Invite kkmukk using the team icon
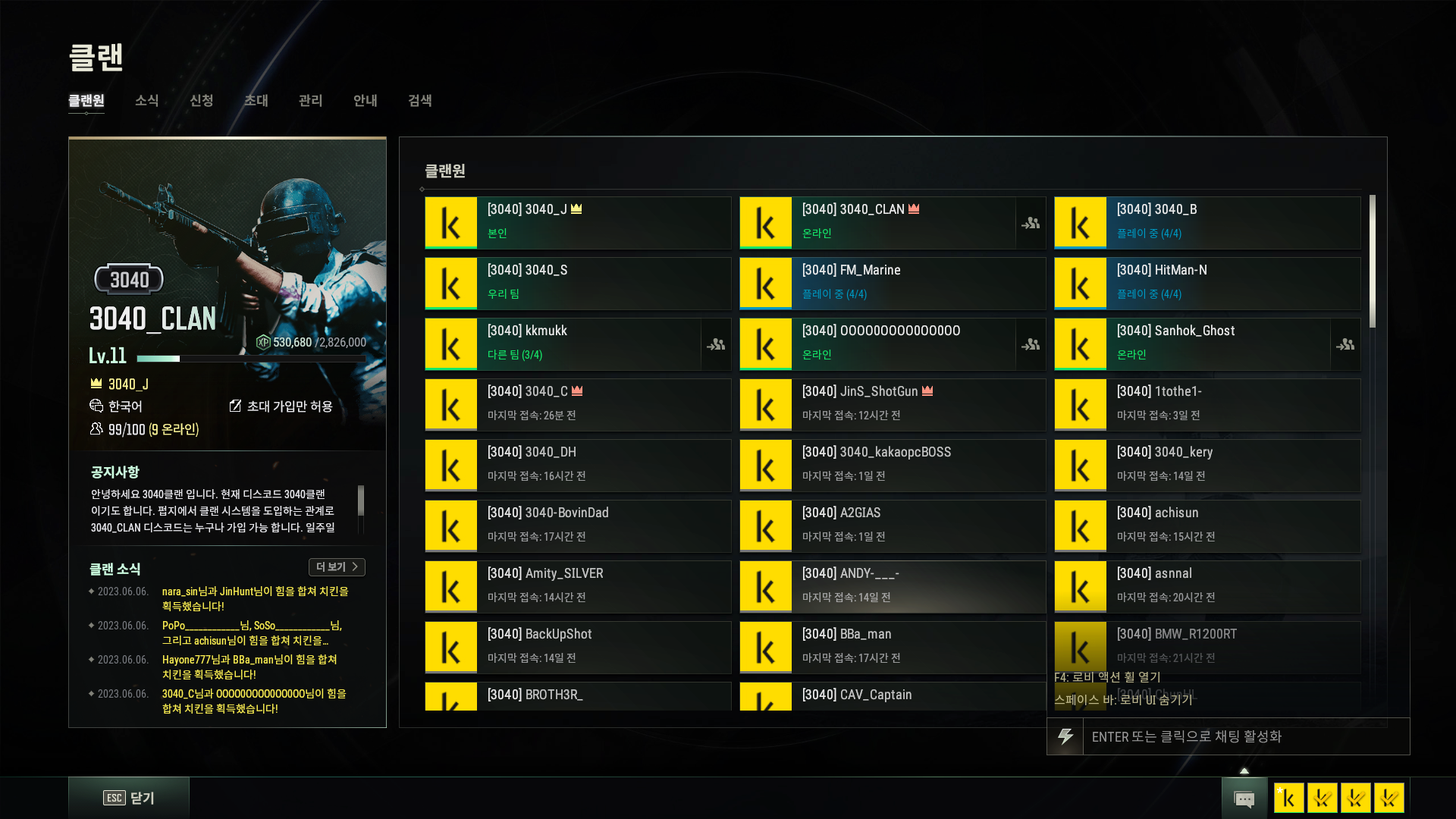The height and width of the screenshot is (819, 1456). pyautogui.click(x=716, y=345)
